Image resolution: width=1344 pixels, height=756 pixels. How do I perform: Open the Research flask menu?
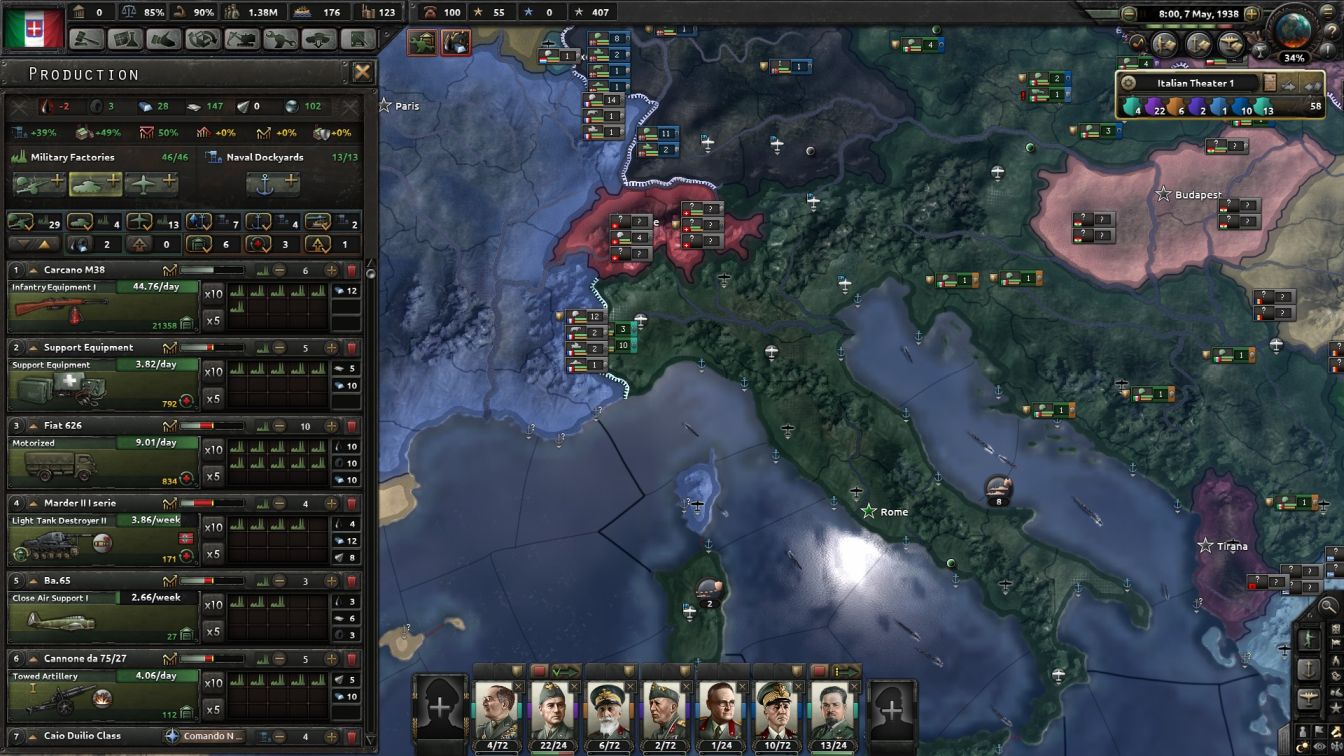[128, 39]
